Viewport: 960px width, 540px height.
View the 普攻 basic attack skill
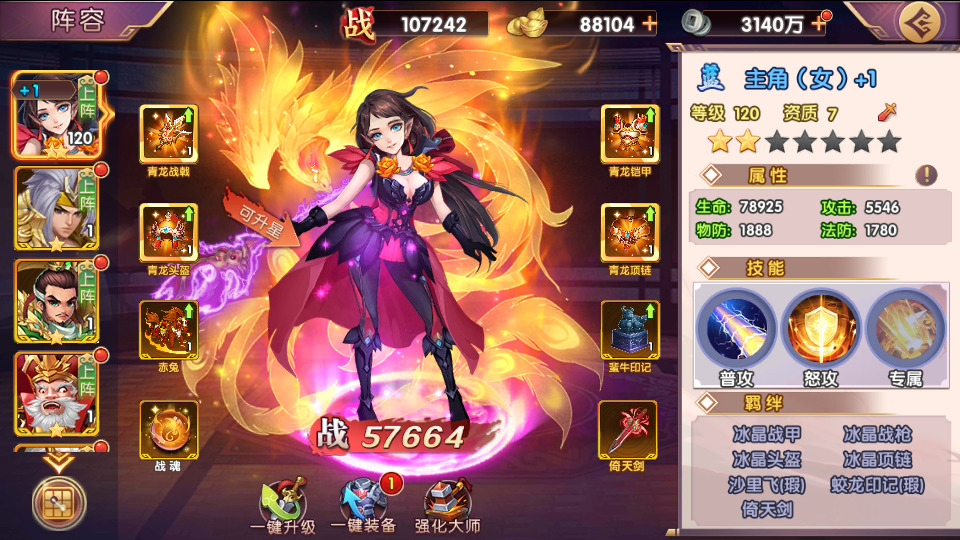pyautogui.click(x=736, y=325)
